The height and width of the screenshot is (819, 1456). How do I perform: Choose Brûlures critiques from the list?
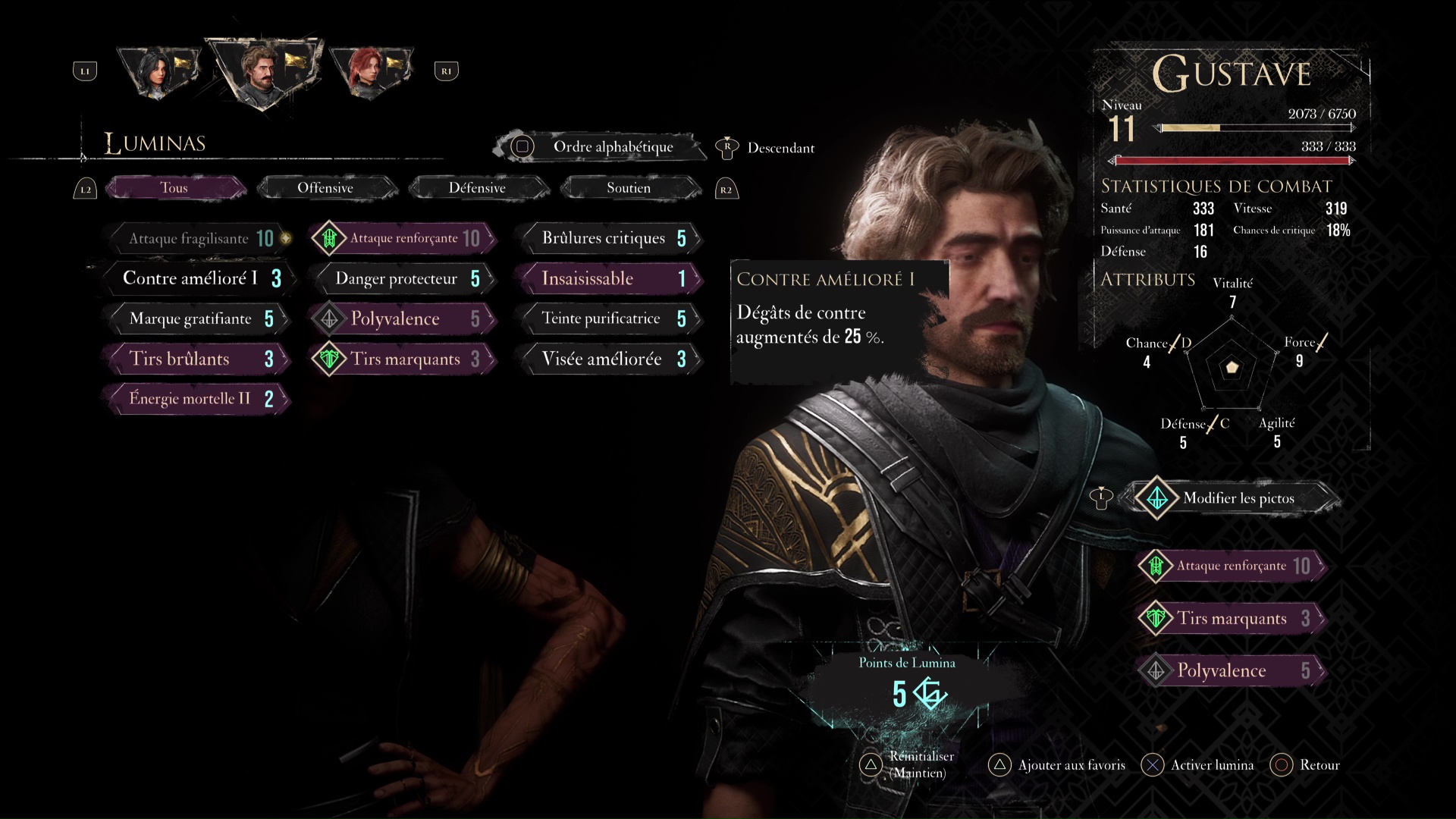pos(611,239)
